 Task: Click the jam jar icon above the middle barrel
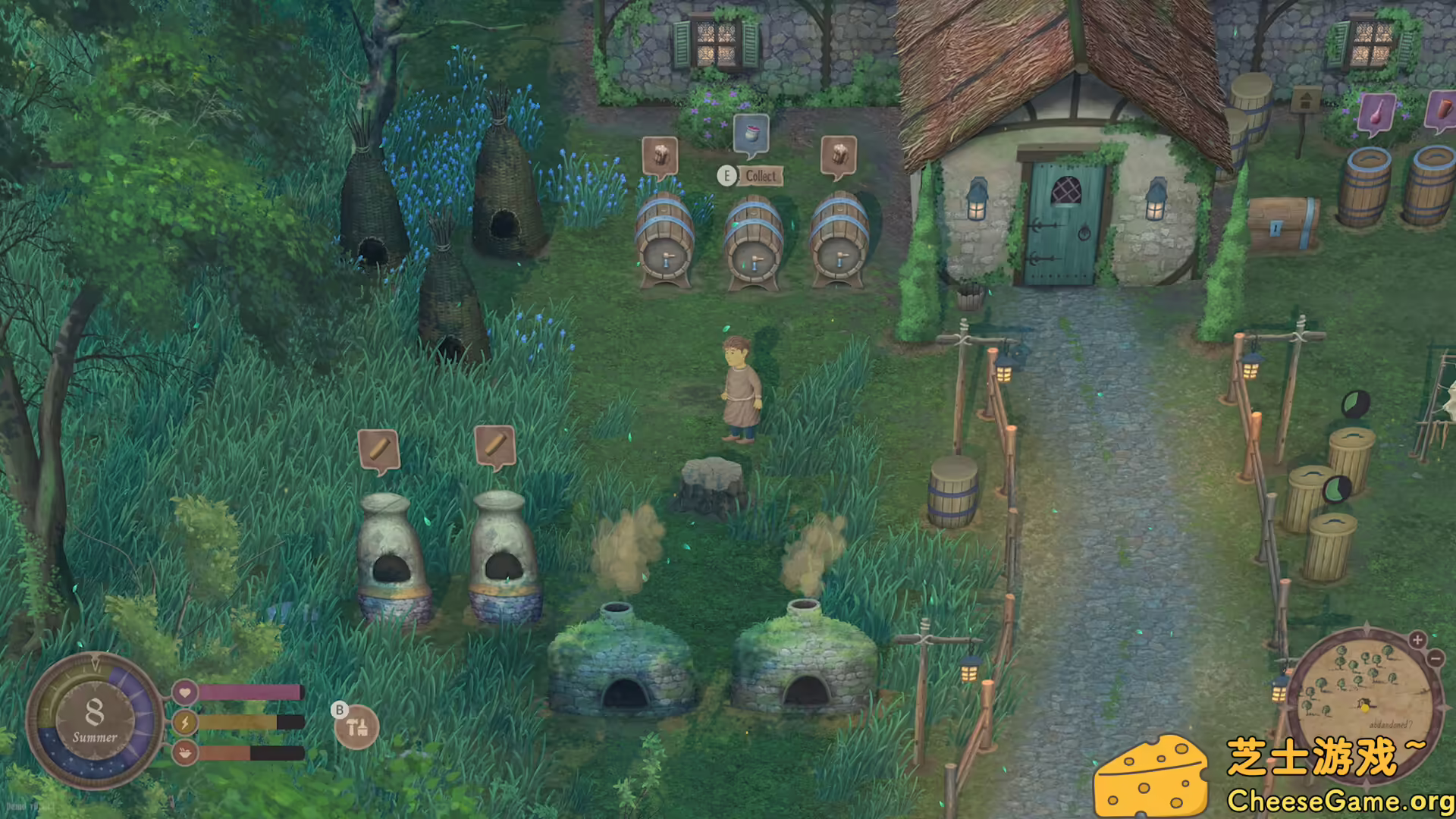click(751, 135)
